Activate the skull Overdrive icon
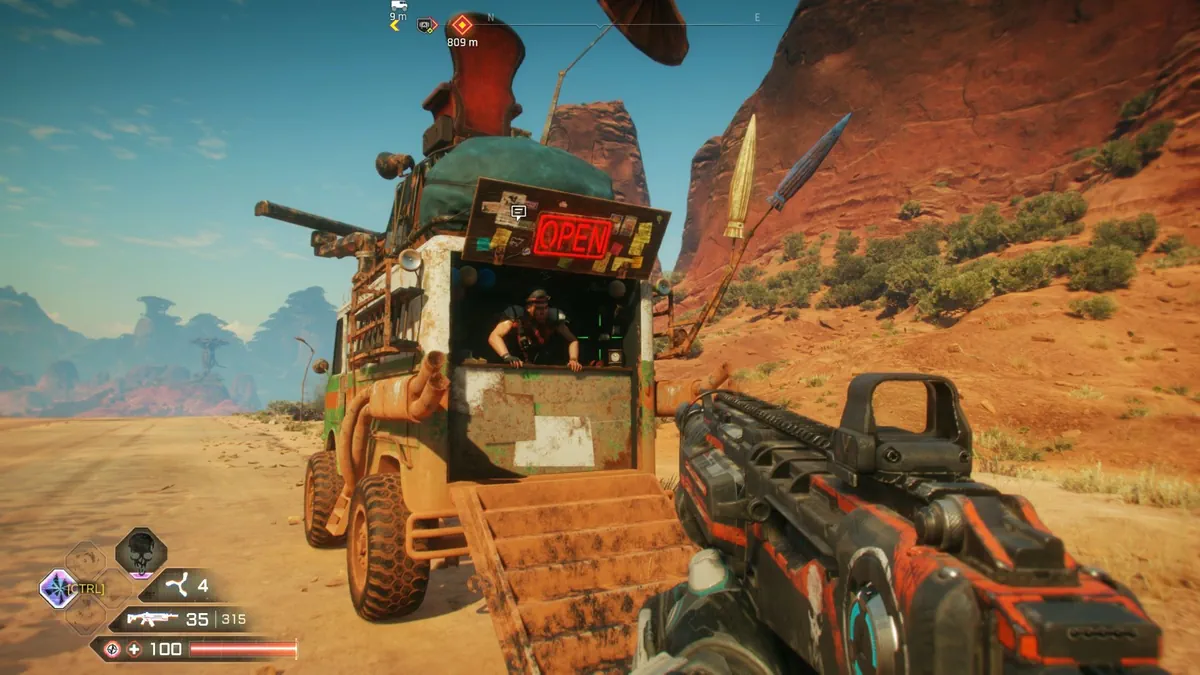The width and height of the screenshot is (1200, 675). [139, 551]
